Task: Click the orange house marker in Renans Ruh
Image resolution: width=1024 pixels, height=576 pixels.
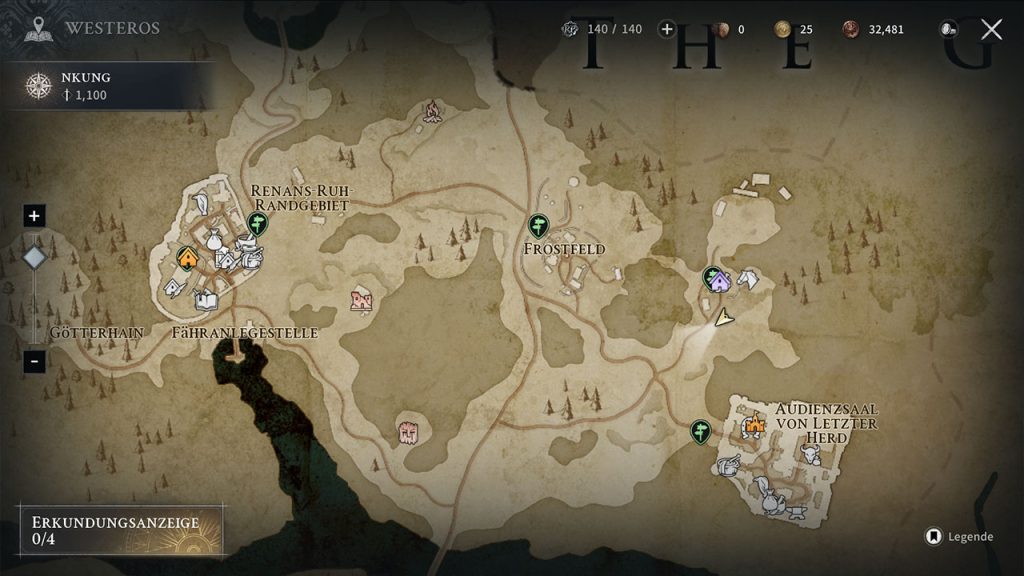Action: [x=187, y=258]
